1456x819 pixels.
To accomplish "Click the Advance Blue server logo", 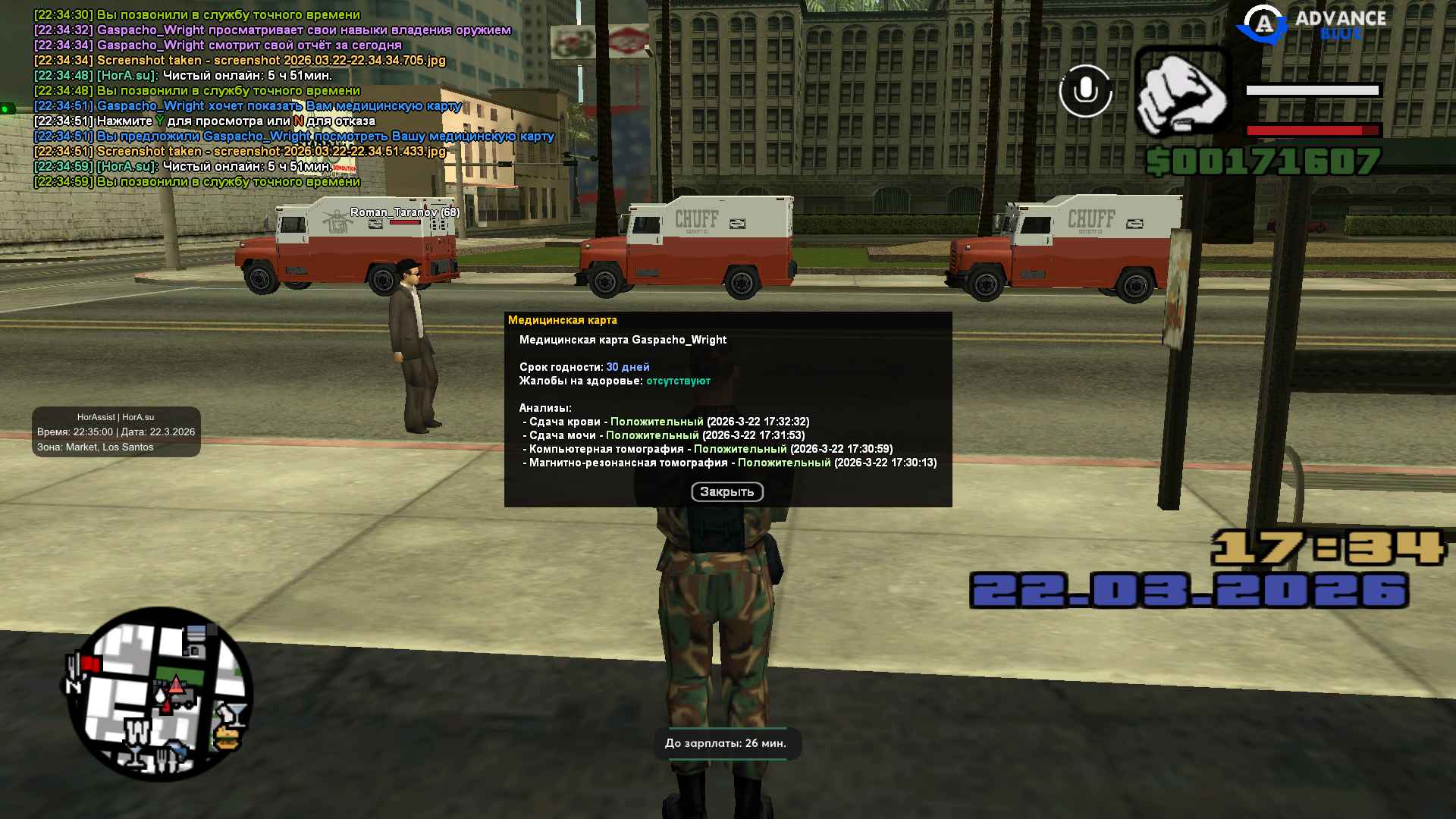I will (1312, 24).
